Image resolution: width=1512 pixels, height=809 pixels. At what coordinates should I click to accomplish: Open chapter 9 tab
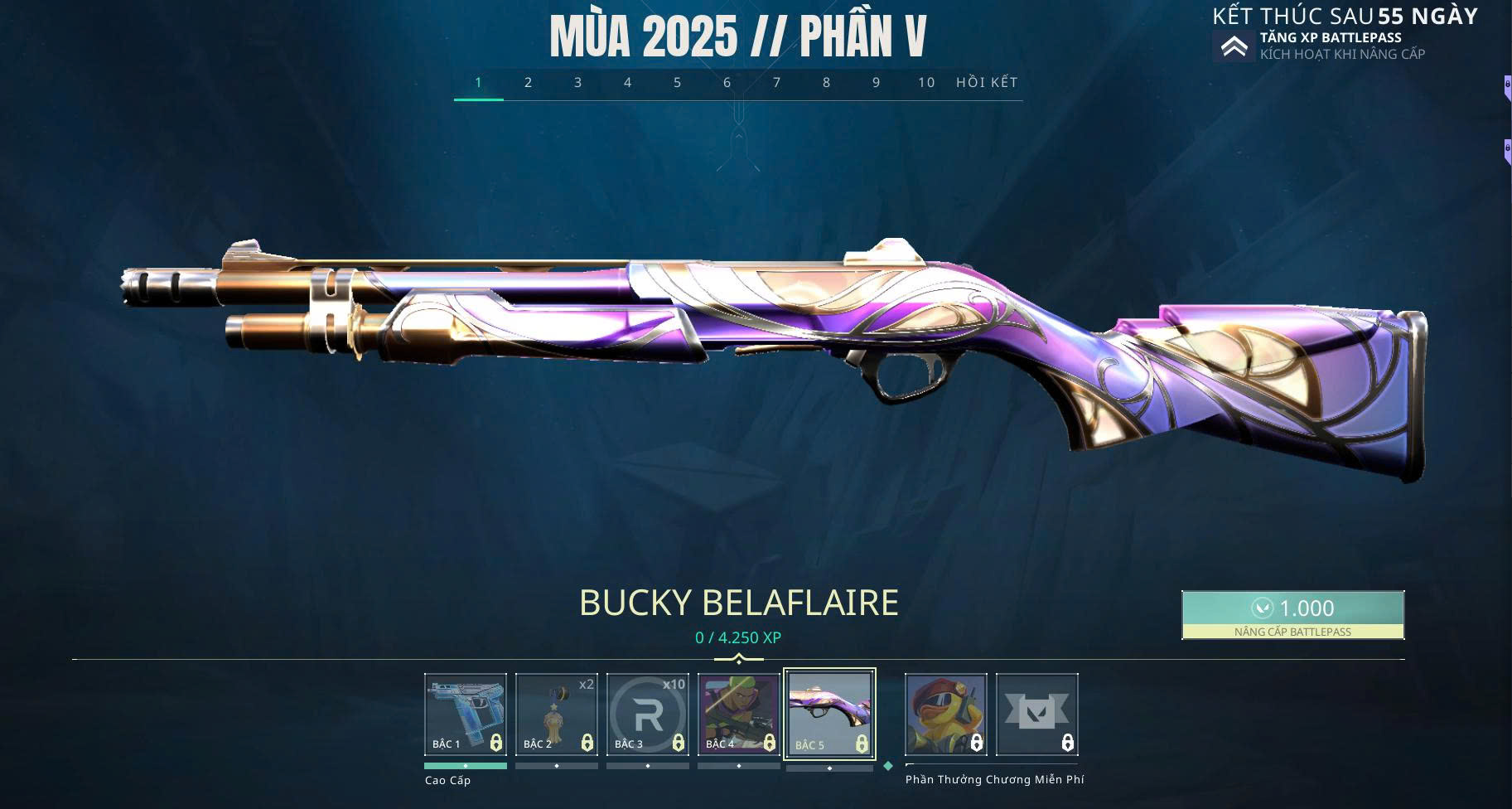coord(876,83)
